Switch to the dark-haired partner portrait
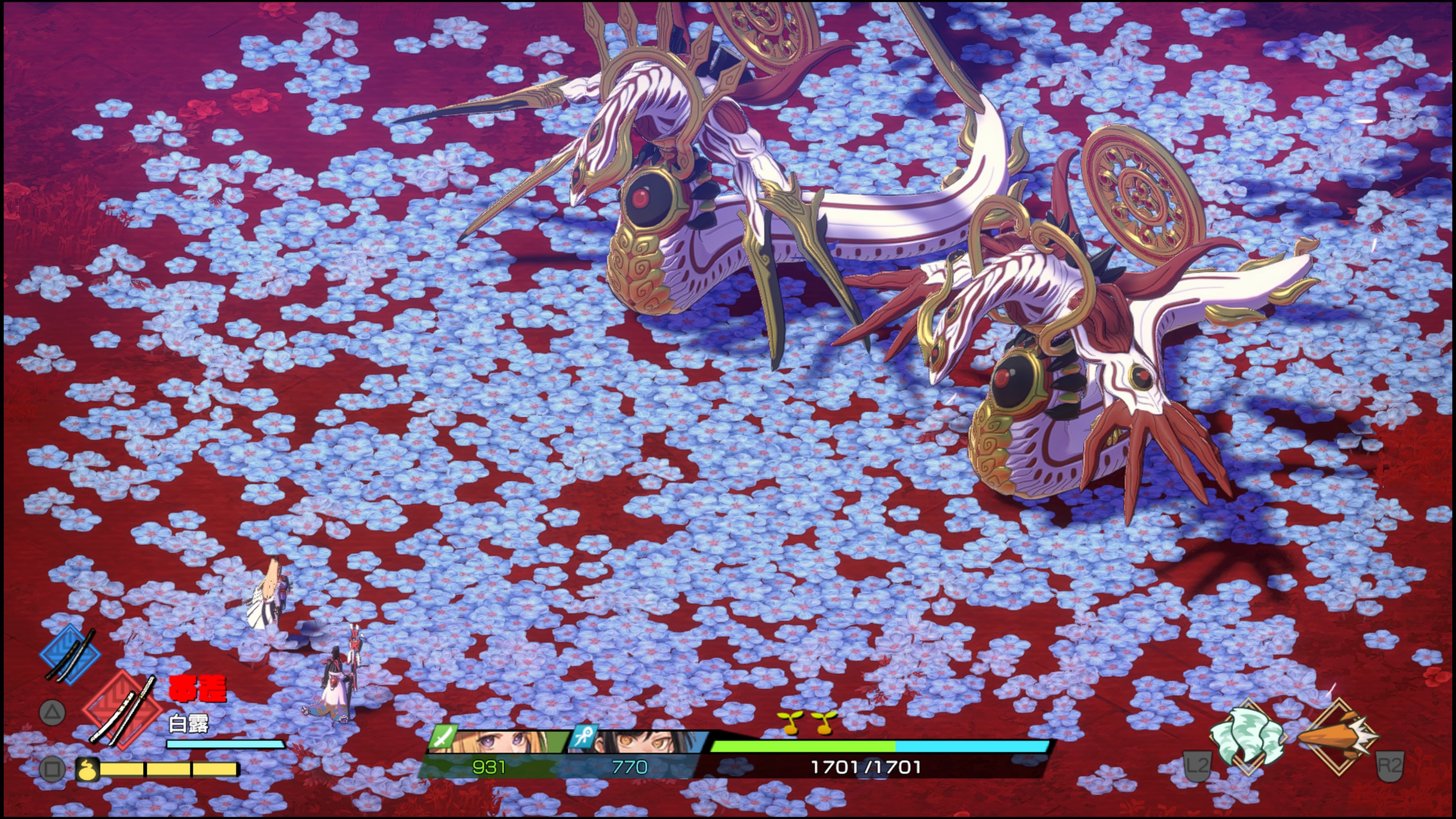This screenshot has height=819, width=1456. [639, 741]
